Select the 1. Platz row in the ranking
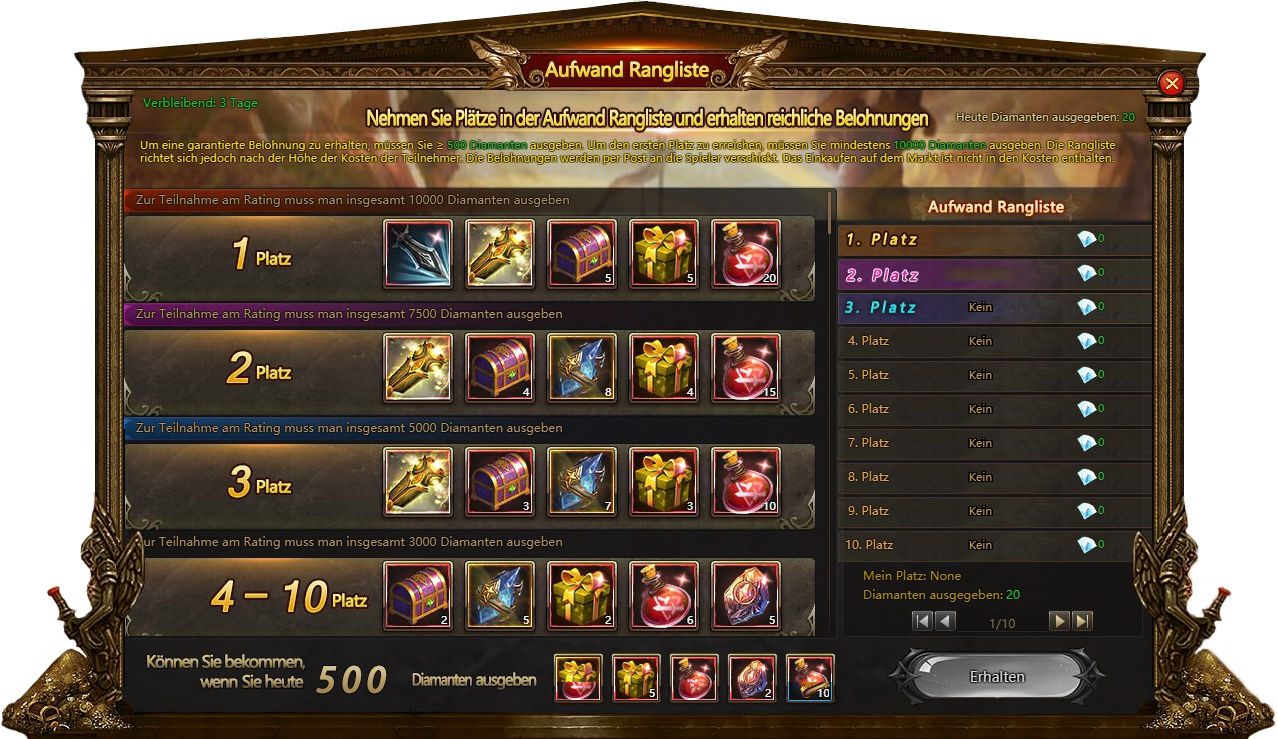 (x=988, y=240)
